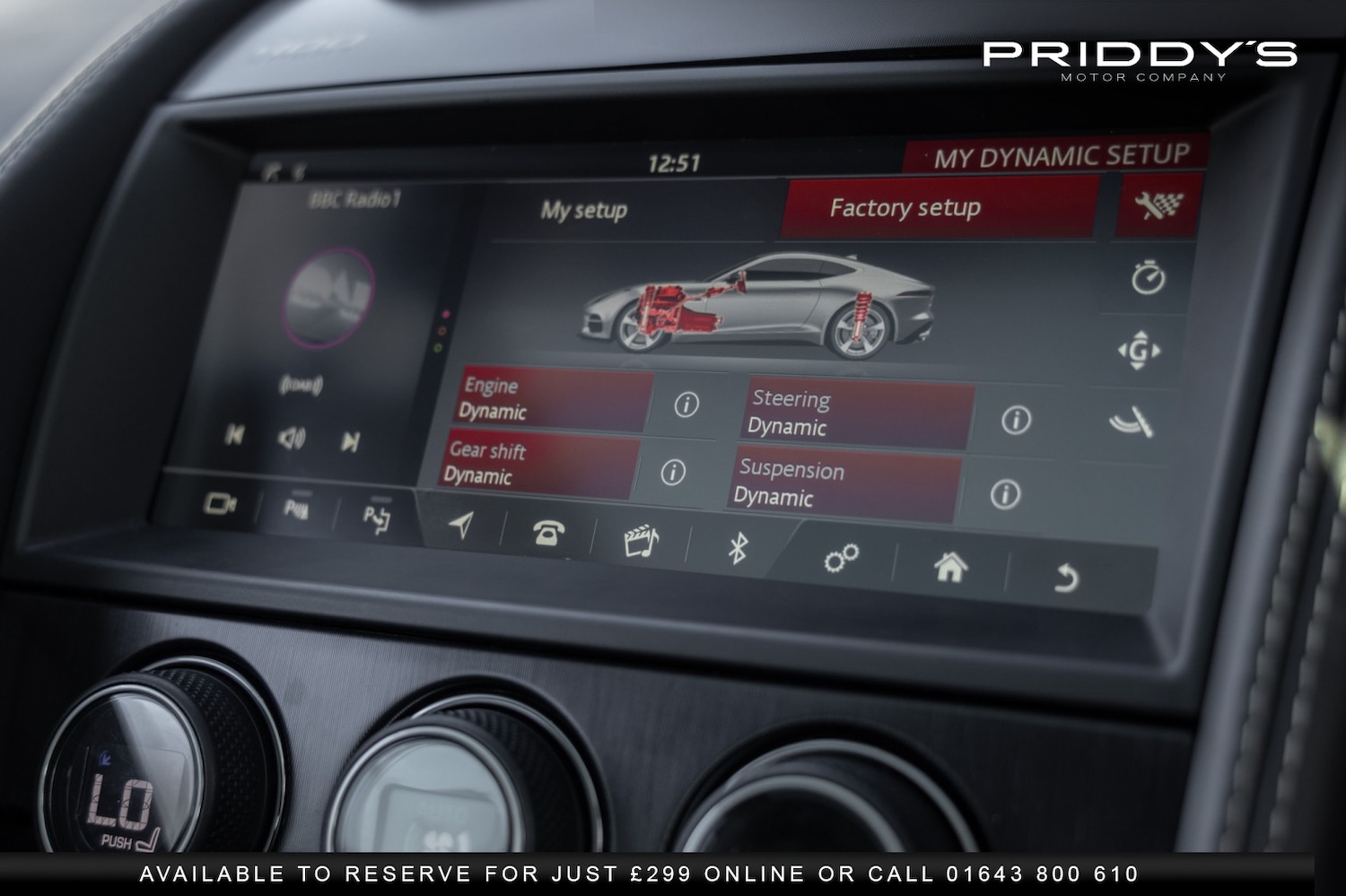
Task: Mute audio with the speaker icon
Action: pyautogui.click(x=291, y=439)
